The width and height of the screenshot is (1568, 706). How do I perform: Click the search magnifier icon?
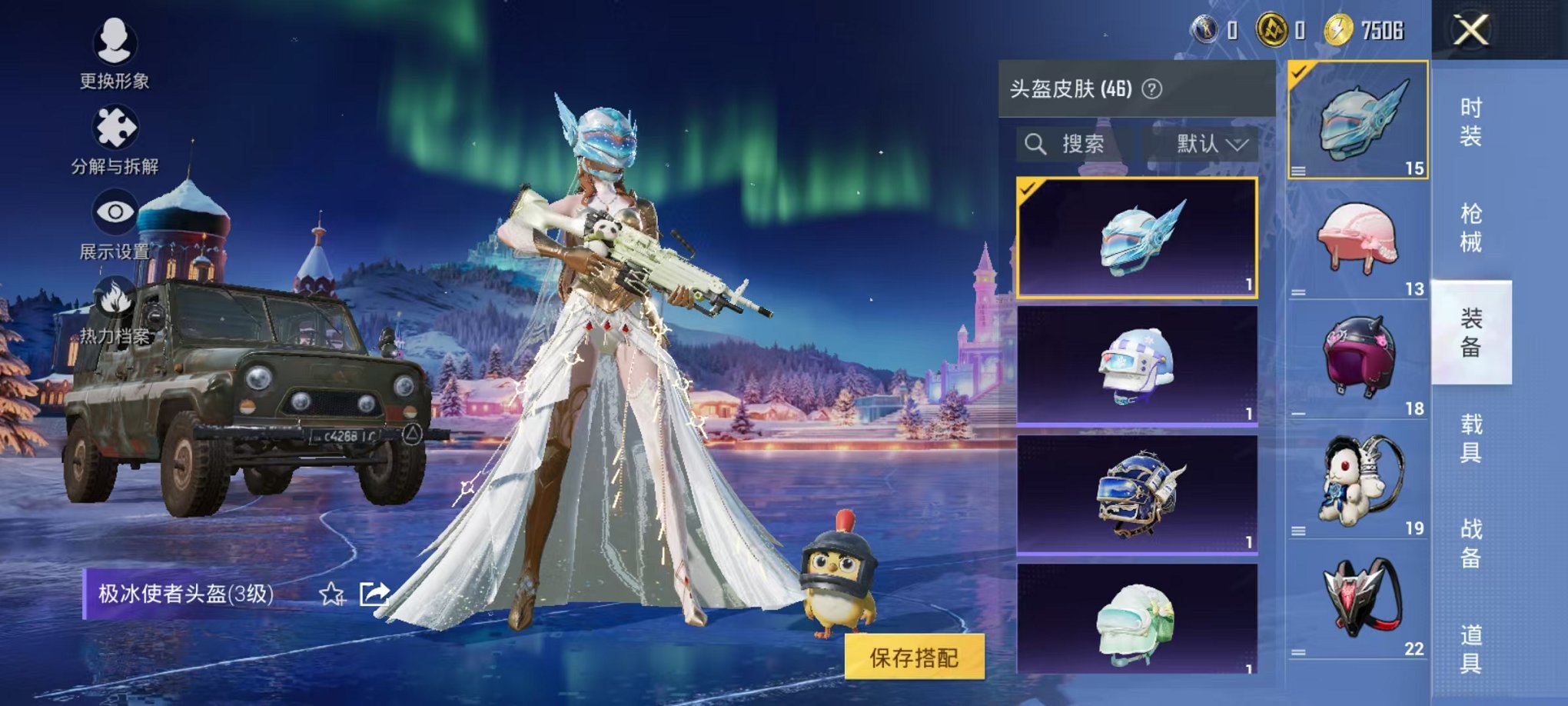1036,144
